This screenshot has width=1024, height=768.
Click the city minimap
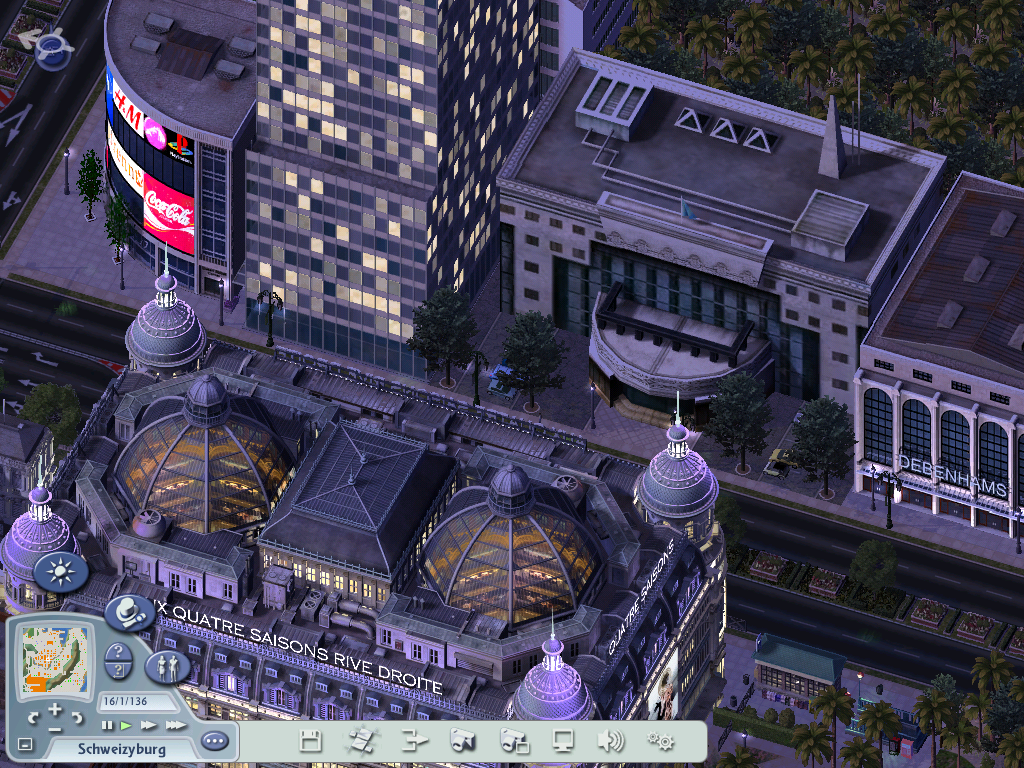point(54,661)
